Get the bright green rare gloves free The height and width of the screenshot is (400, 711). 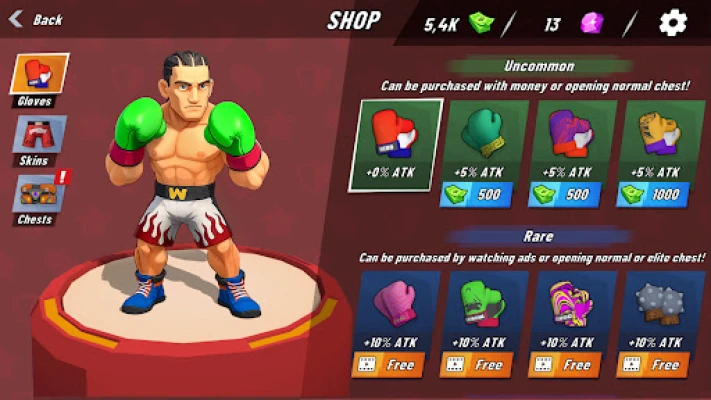(484, 365)
